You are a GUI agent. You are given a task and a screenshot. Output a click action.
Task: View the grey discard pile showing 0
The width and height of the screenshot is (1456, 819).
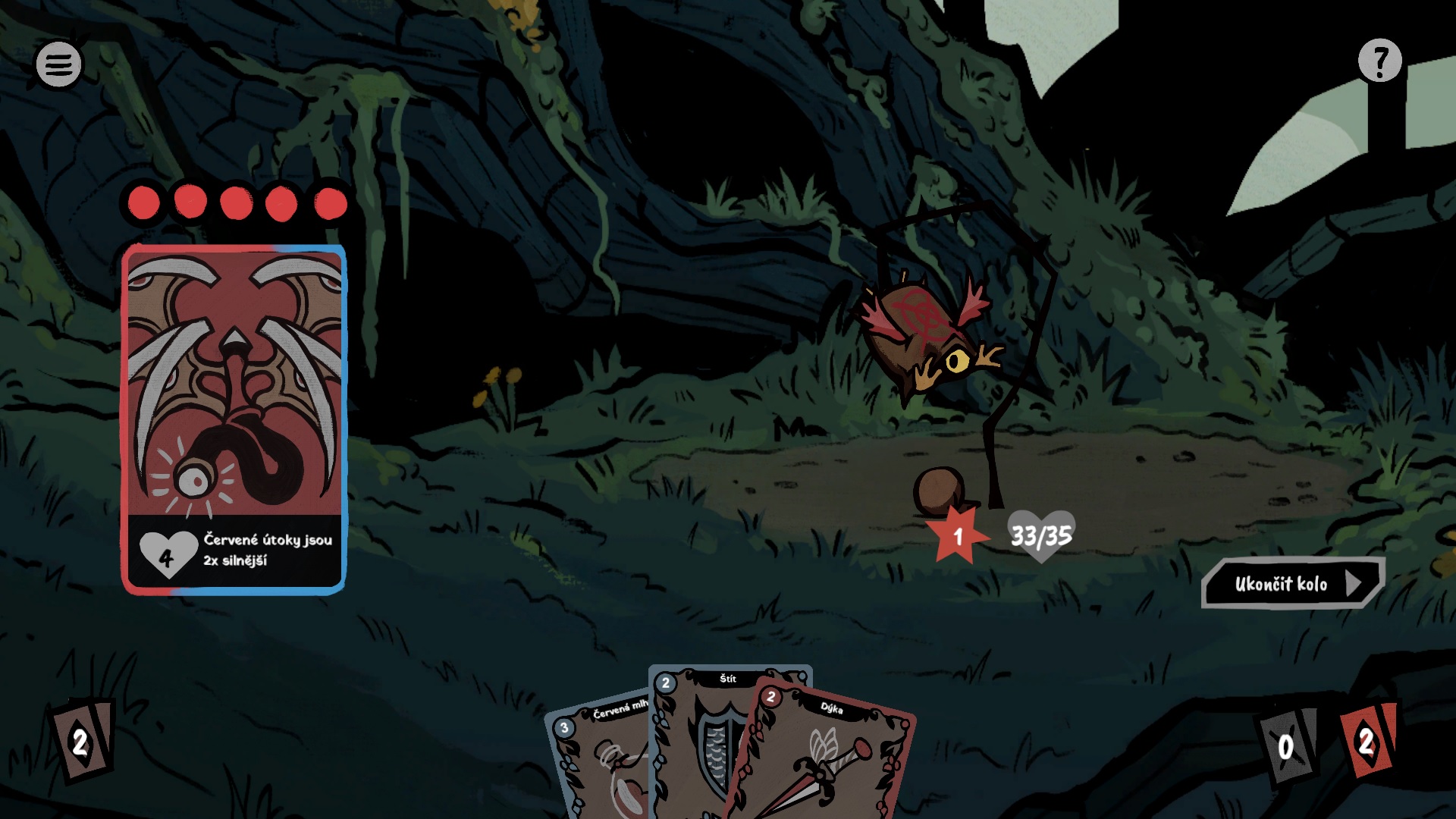pyautogui.click(x=1286, y=746)
